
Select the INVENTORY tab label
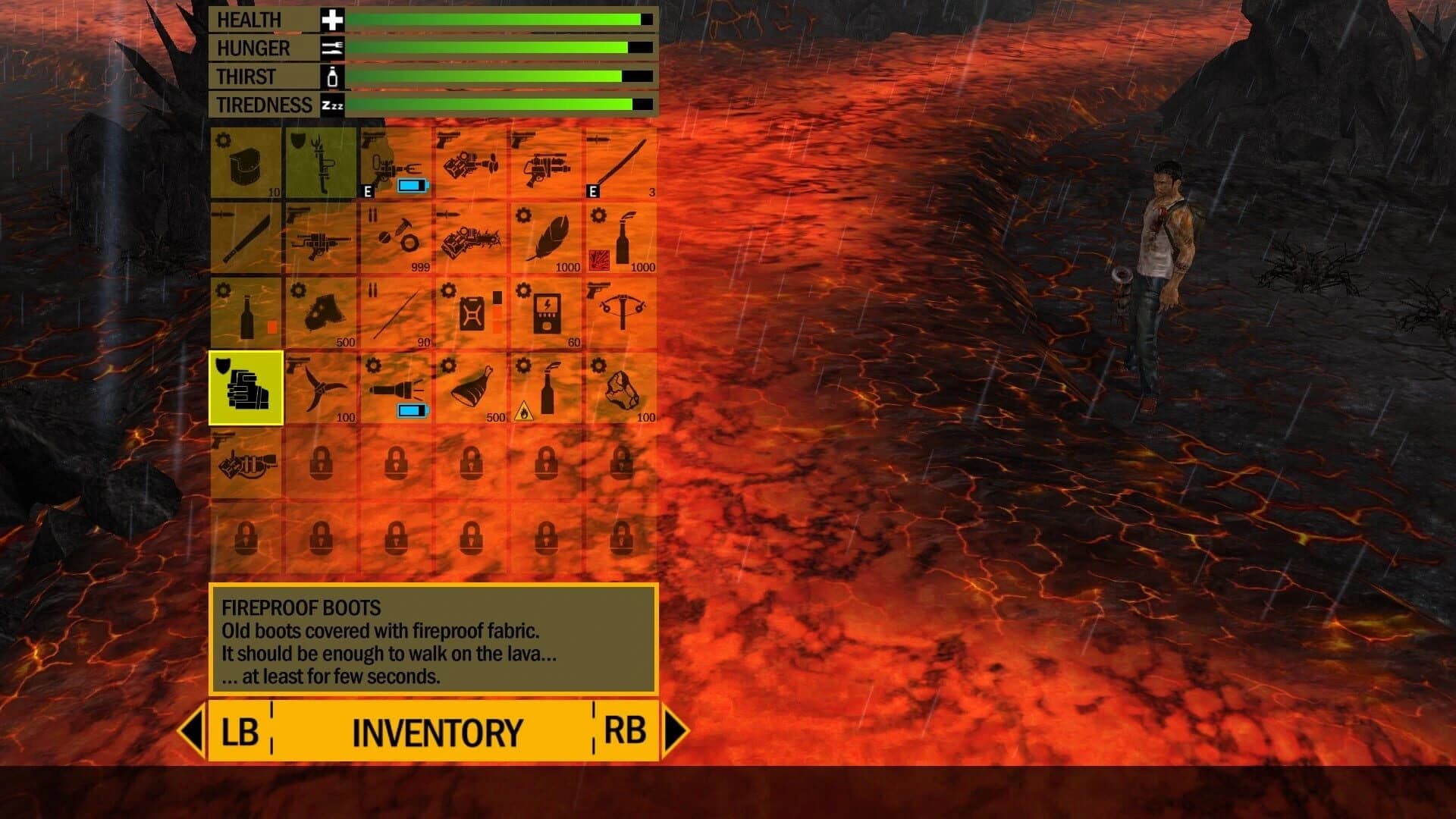click(438, 732)
